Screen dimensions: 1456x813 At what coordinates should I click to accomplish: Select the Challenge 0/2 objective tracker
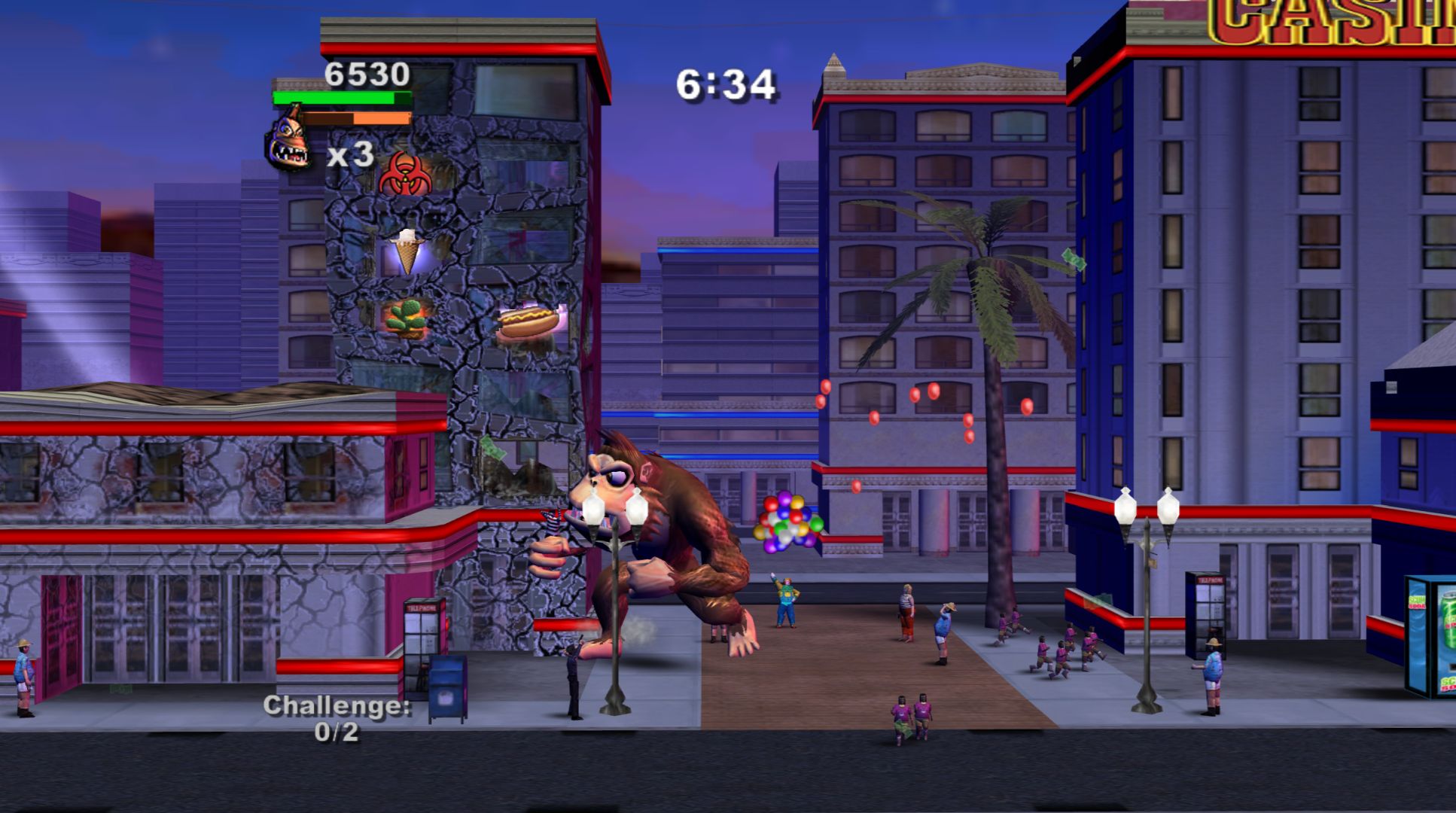(x=337, y=718)
